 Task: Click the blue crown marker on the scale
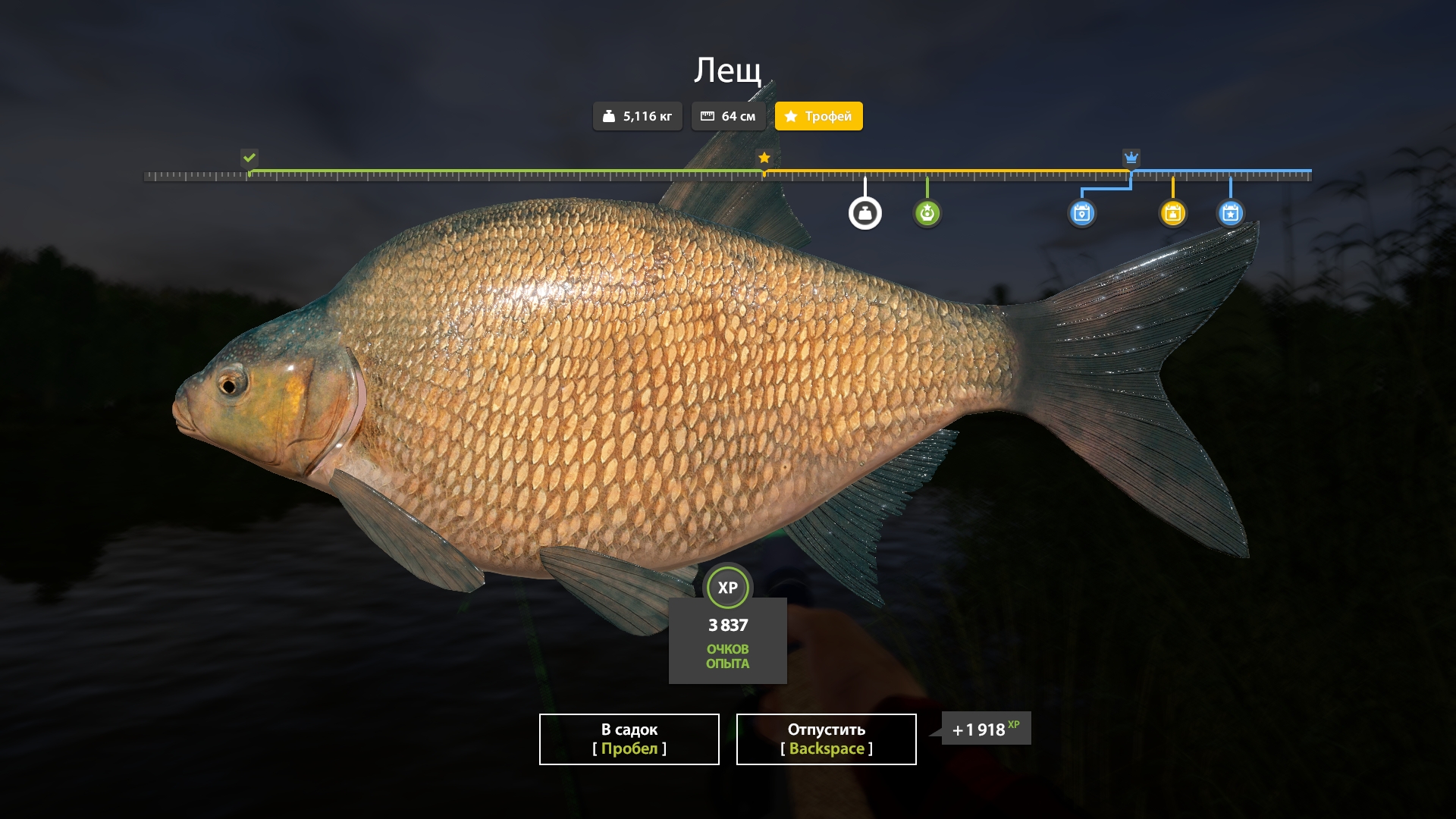(x=1131, y=158)
